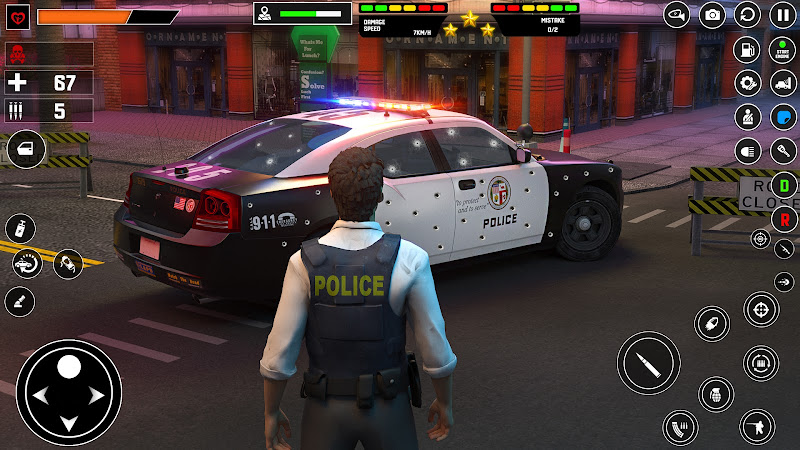Shift into Drive with the green D
800x450 pixels.
(785, 185)
